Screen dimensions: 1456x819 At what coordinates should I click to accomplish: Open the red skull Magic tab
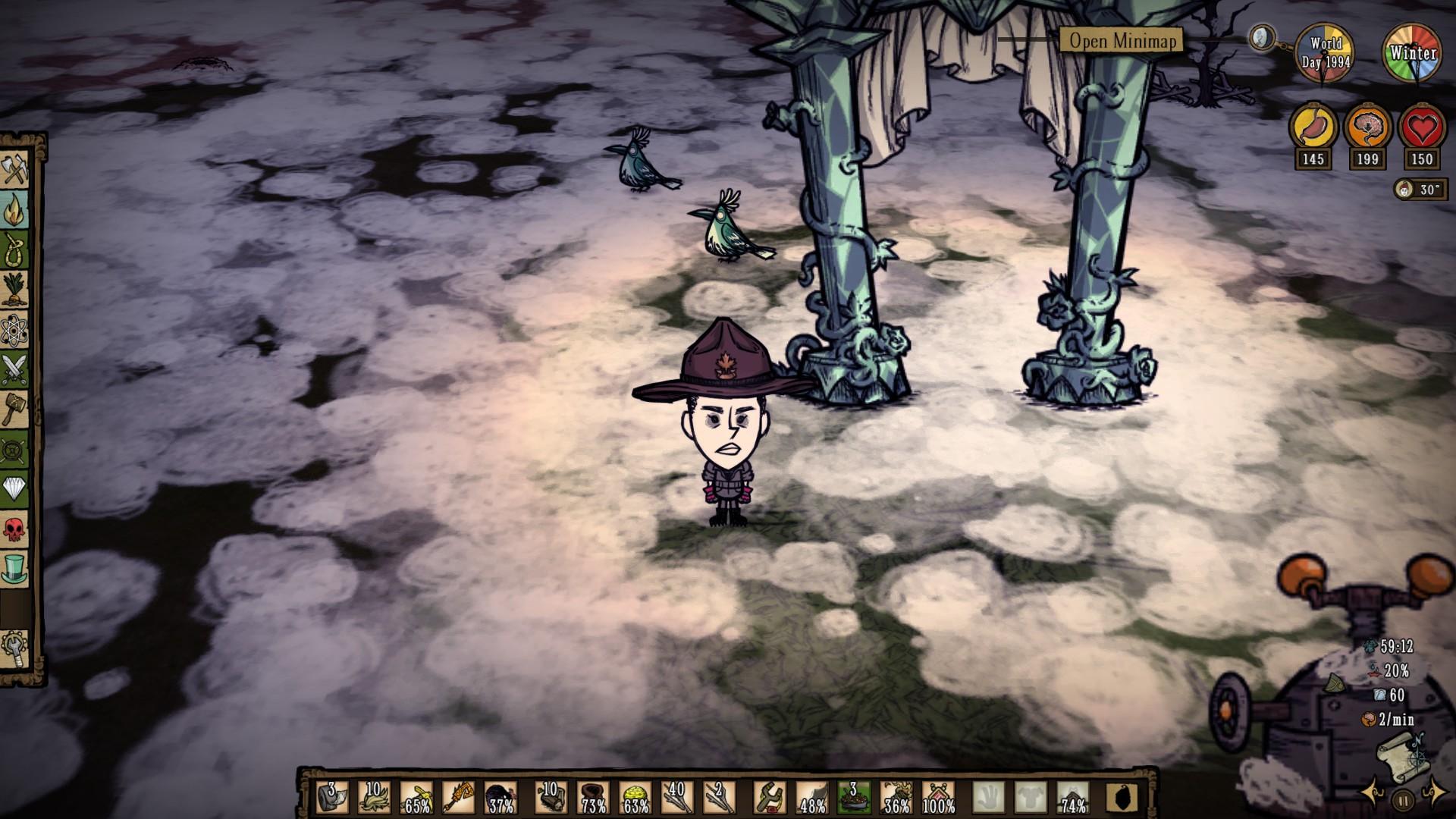(x=15, y=529)
